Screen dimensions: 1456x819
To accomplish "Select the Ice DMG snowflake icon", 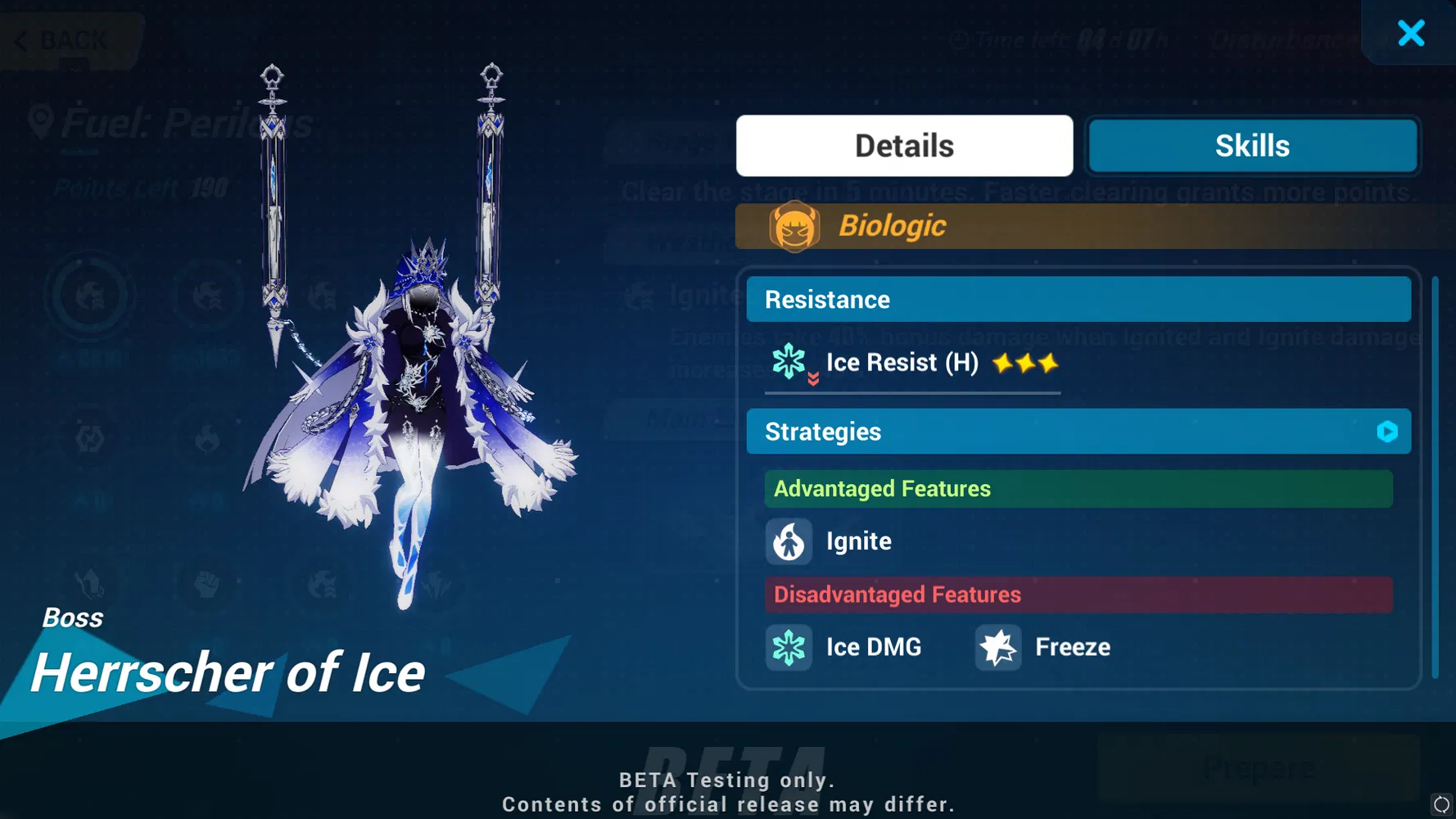I will 789,647.
